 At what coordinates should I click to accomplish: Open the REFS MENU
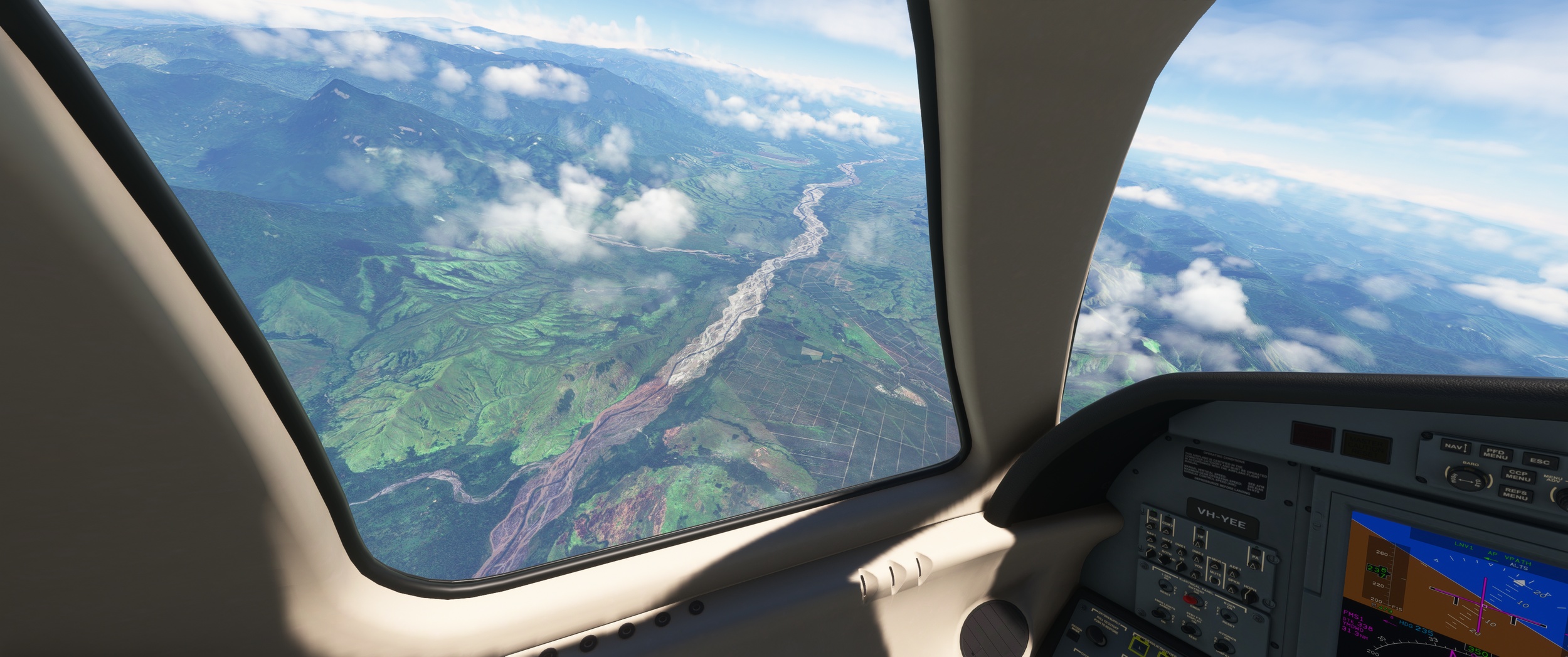coord(1515,494)
